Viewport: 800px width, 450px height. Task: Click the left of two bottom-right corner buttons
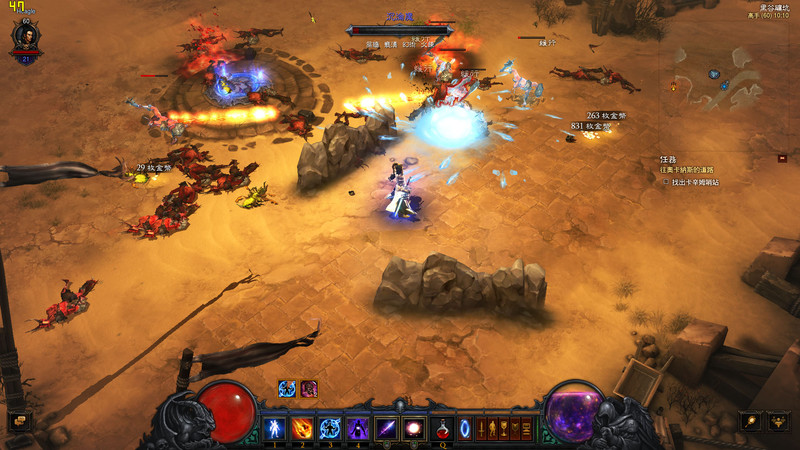(x=750, y=422)
